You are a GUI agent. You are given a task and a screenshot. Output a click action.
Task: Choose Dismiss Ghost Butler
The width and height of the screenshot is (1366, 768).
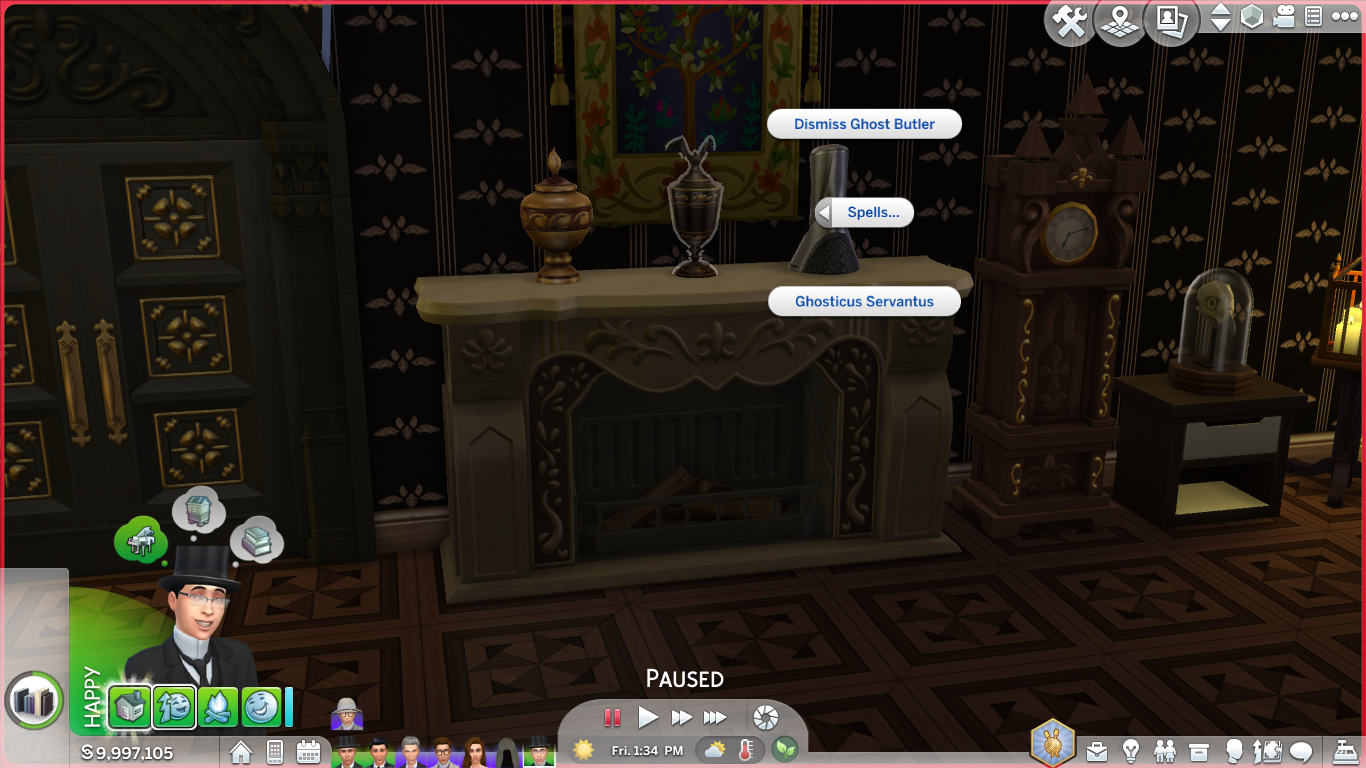coord(864,123)
